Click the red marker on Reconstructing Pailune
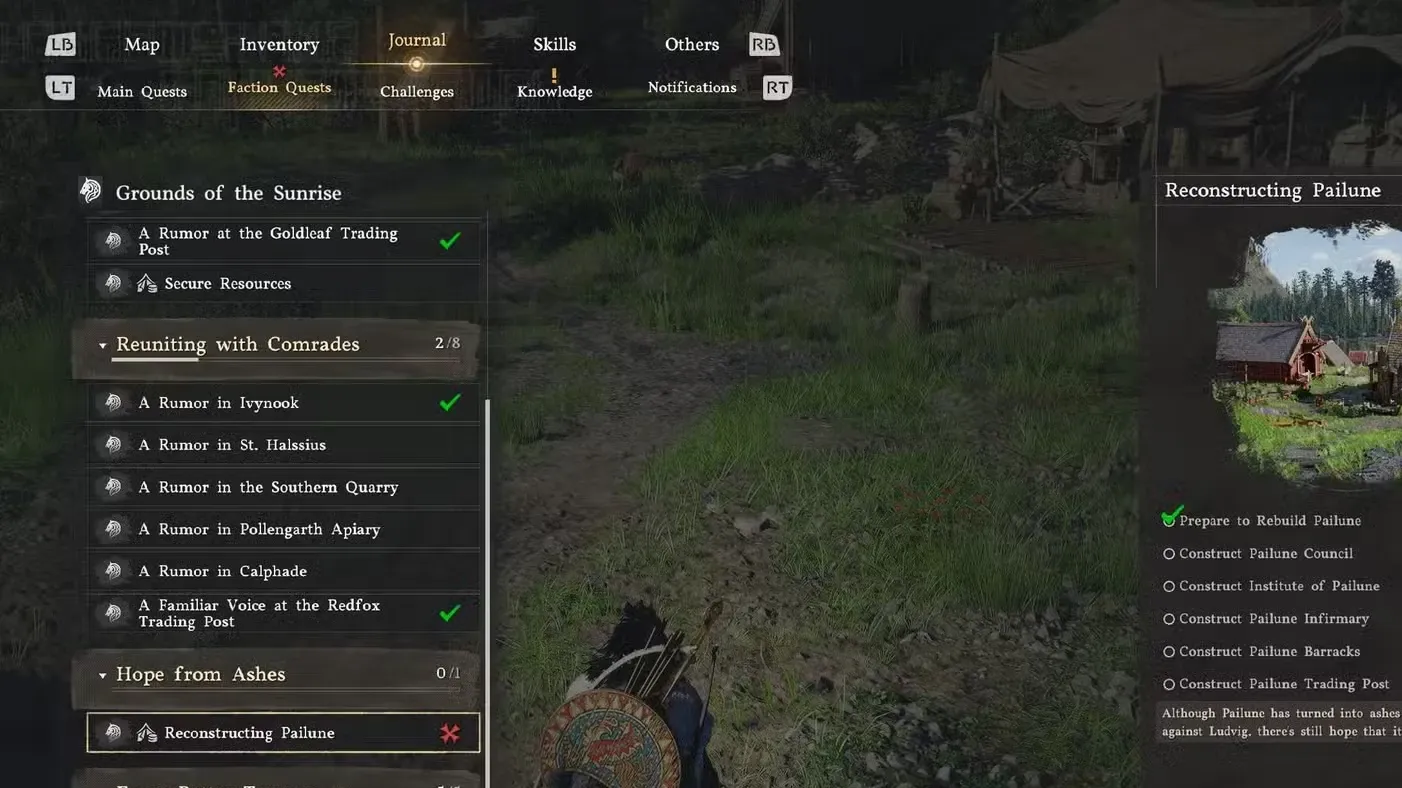Image resolution: width=1402 pixels, height=788 pixels. tap(450, 732)
